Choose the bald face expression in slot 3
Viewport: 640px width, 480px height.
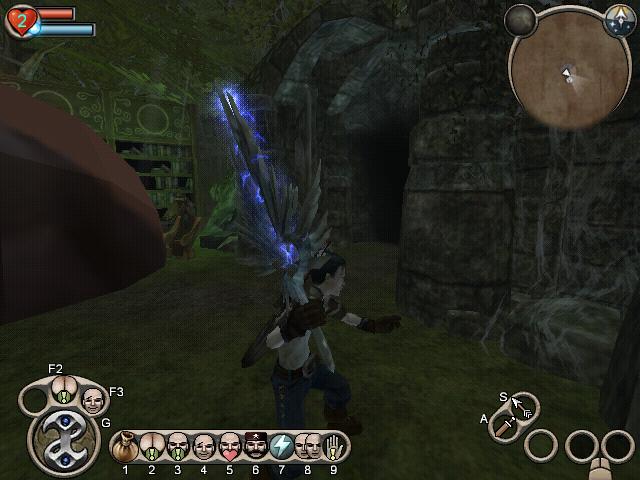[178, 445]
